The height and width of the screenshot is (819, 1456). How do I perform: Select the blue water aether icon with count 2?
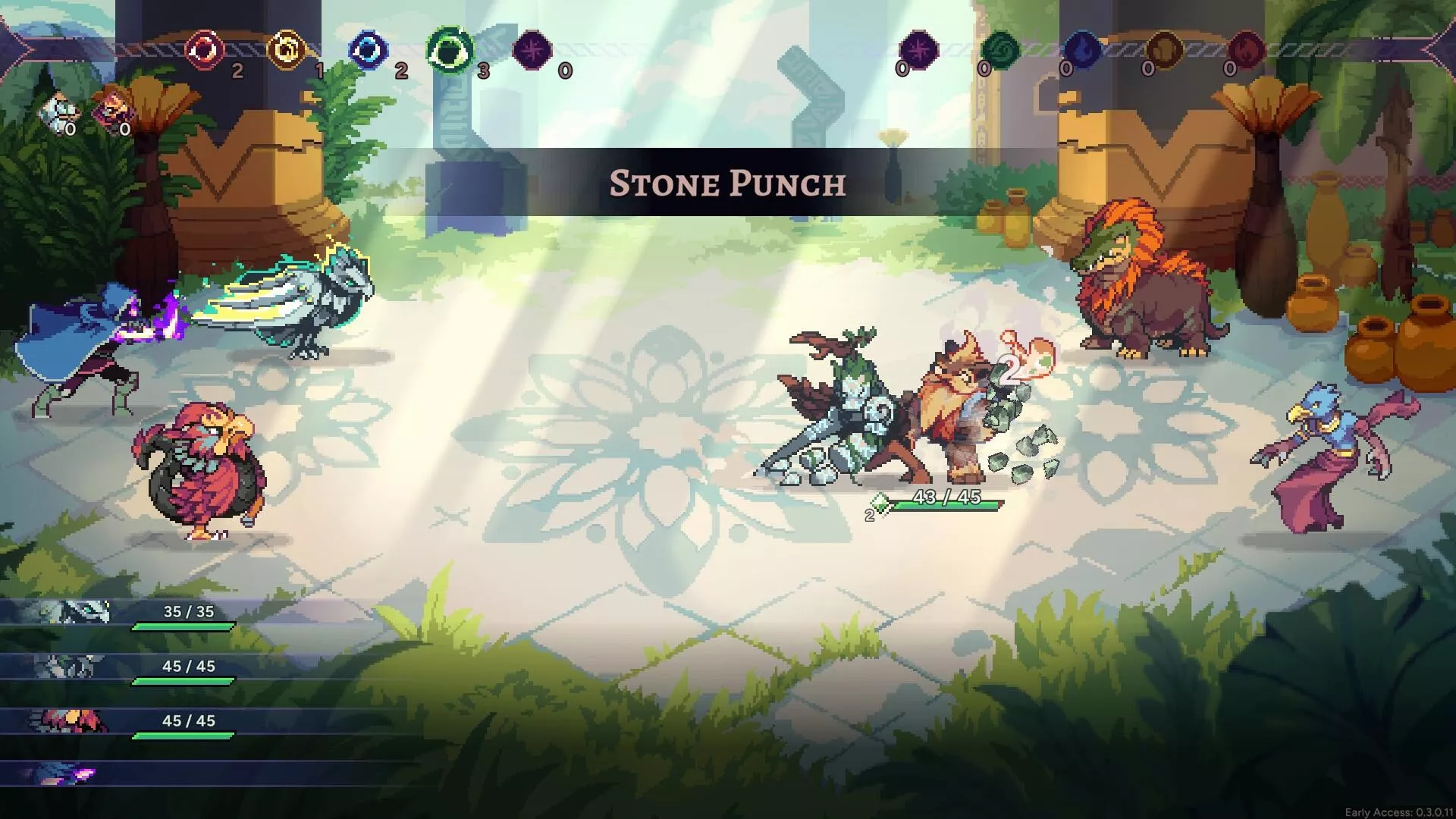click(369, 51)
